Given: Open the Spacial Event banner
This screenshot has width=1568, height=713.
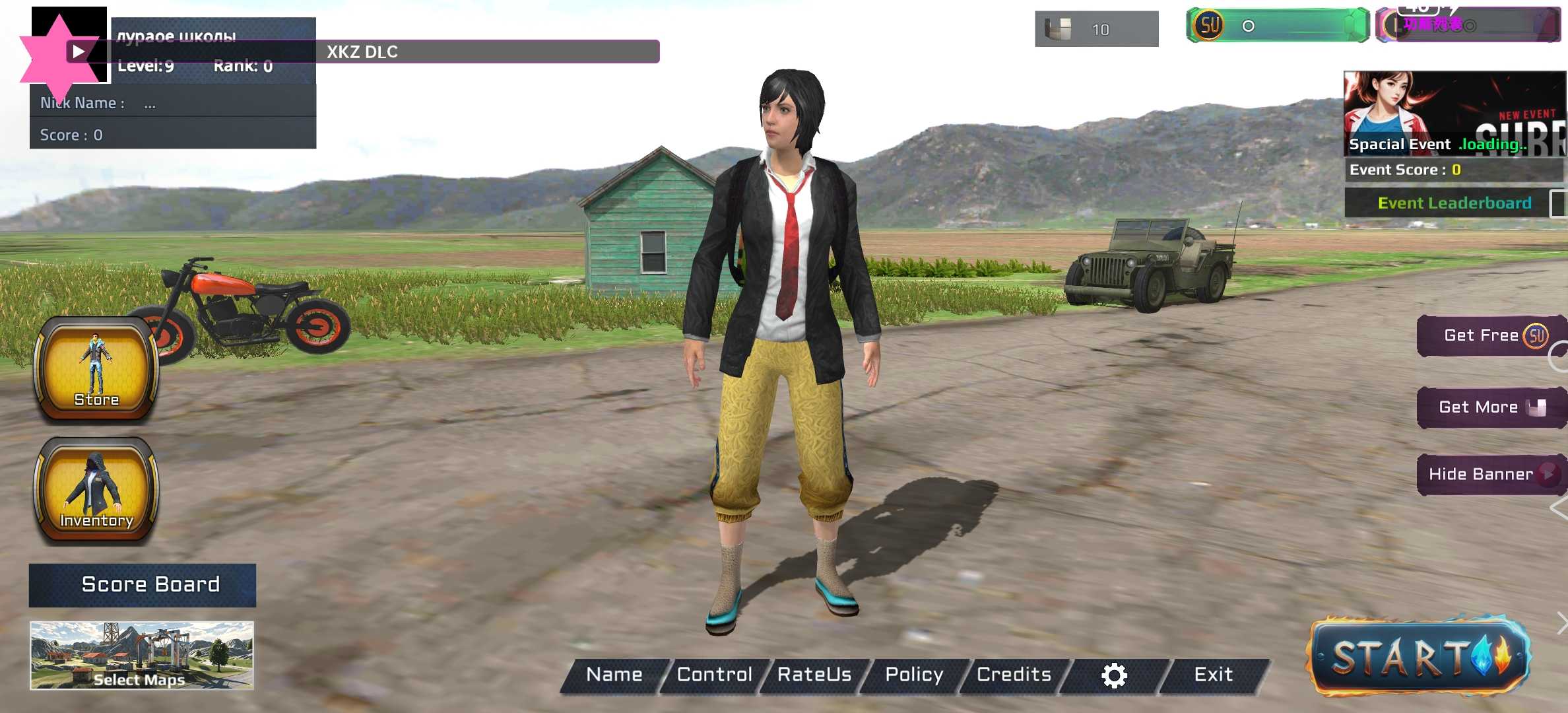Looking at the screenshot, I should tap(1454, 114).
